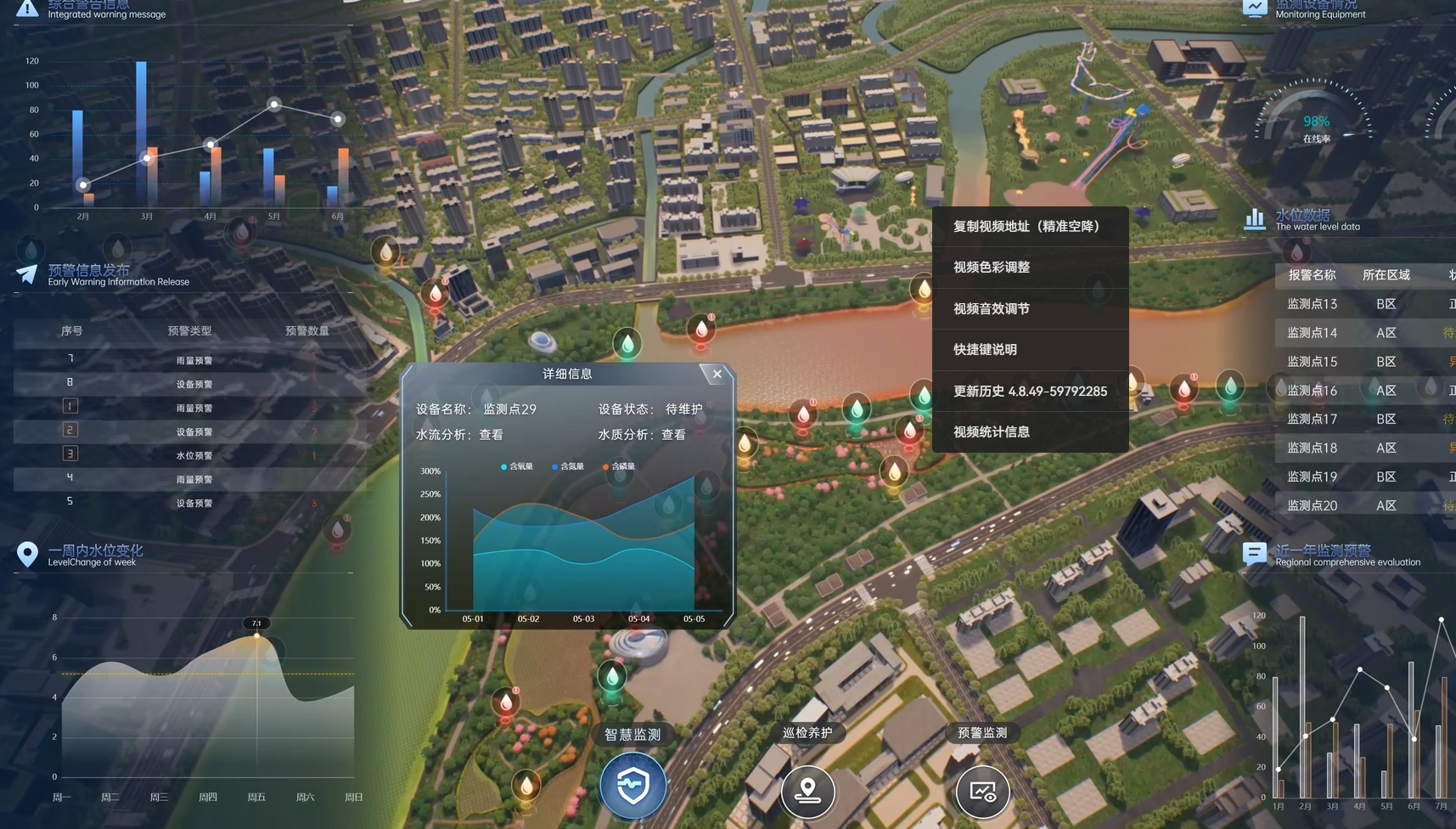Toggle the 含氧量 chart legend entry

[517, 466]
